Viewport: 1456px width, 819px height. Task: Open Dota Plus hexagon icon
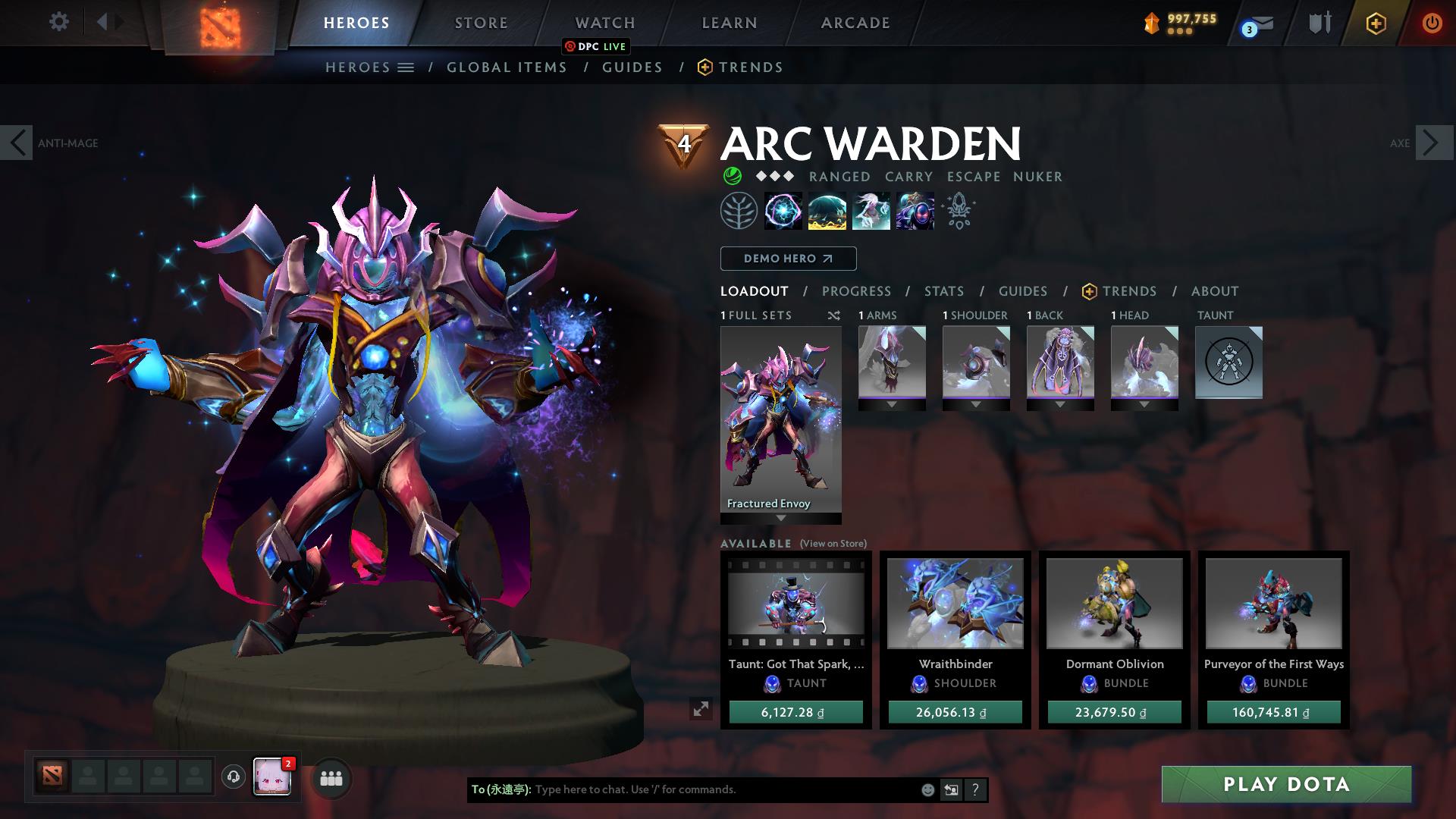click(1376, 23)
